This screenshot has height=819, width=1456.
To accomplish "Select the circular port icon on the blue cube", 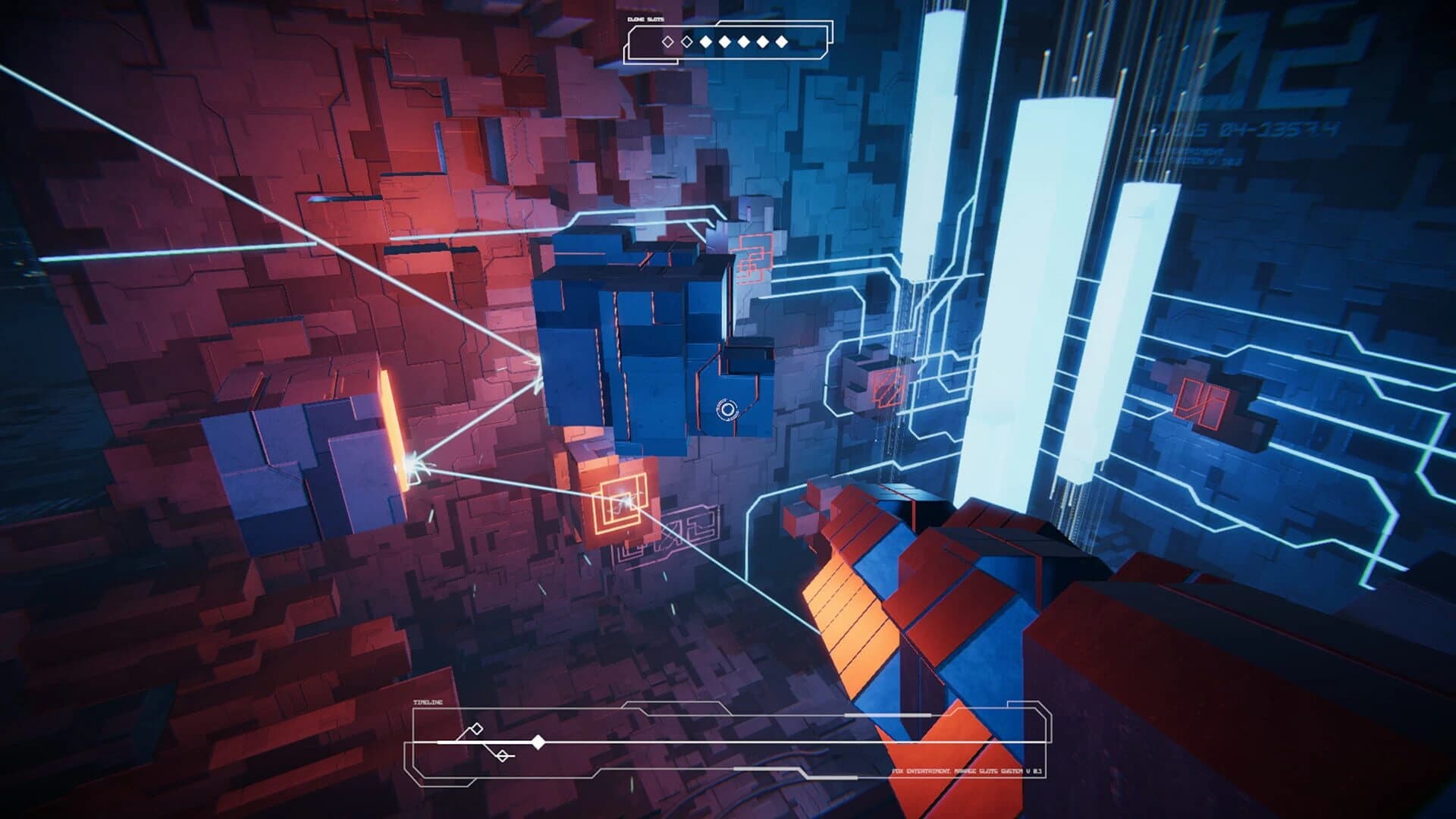I will (726, 409).
